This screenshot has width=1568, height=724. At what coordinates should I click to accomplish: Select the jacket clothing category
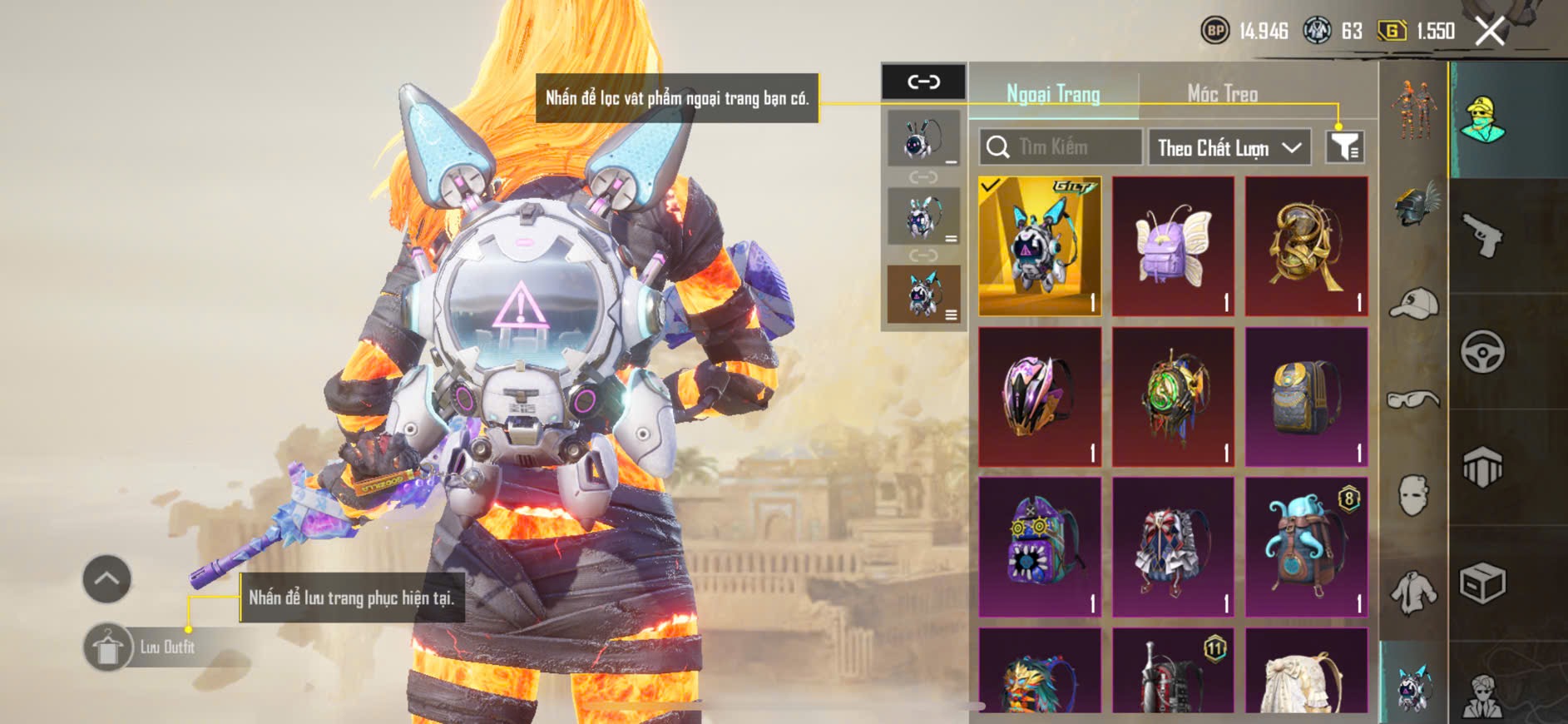(1414, 592)
